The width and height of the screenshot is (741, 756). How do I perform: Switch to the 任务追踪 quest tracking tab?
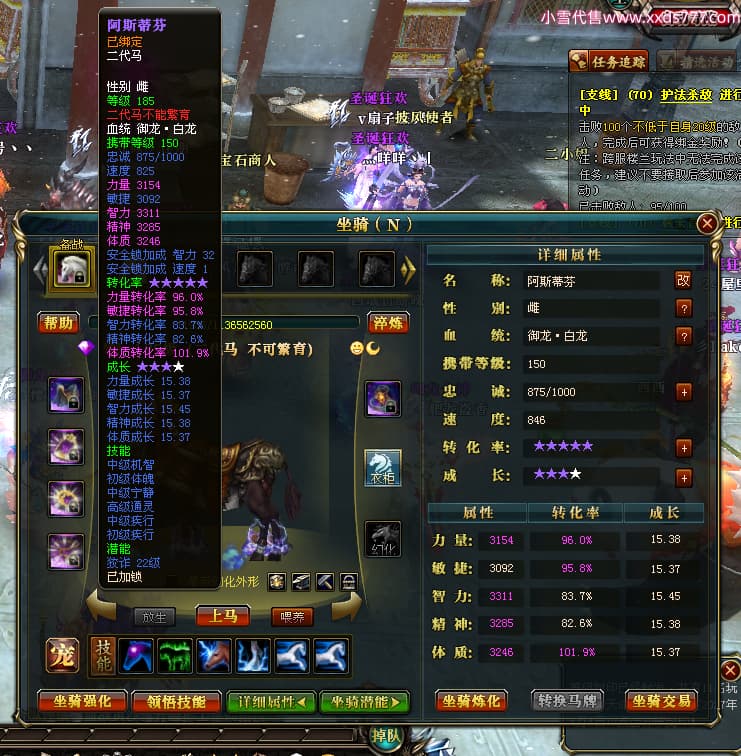[x=609, y=62]
